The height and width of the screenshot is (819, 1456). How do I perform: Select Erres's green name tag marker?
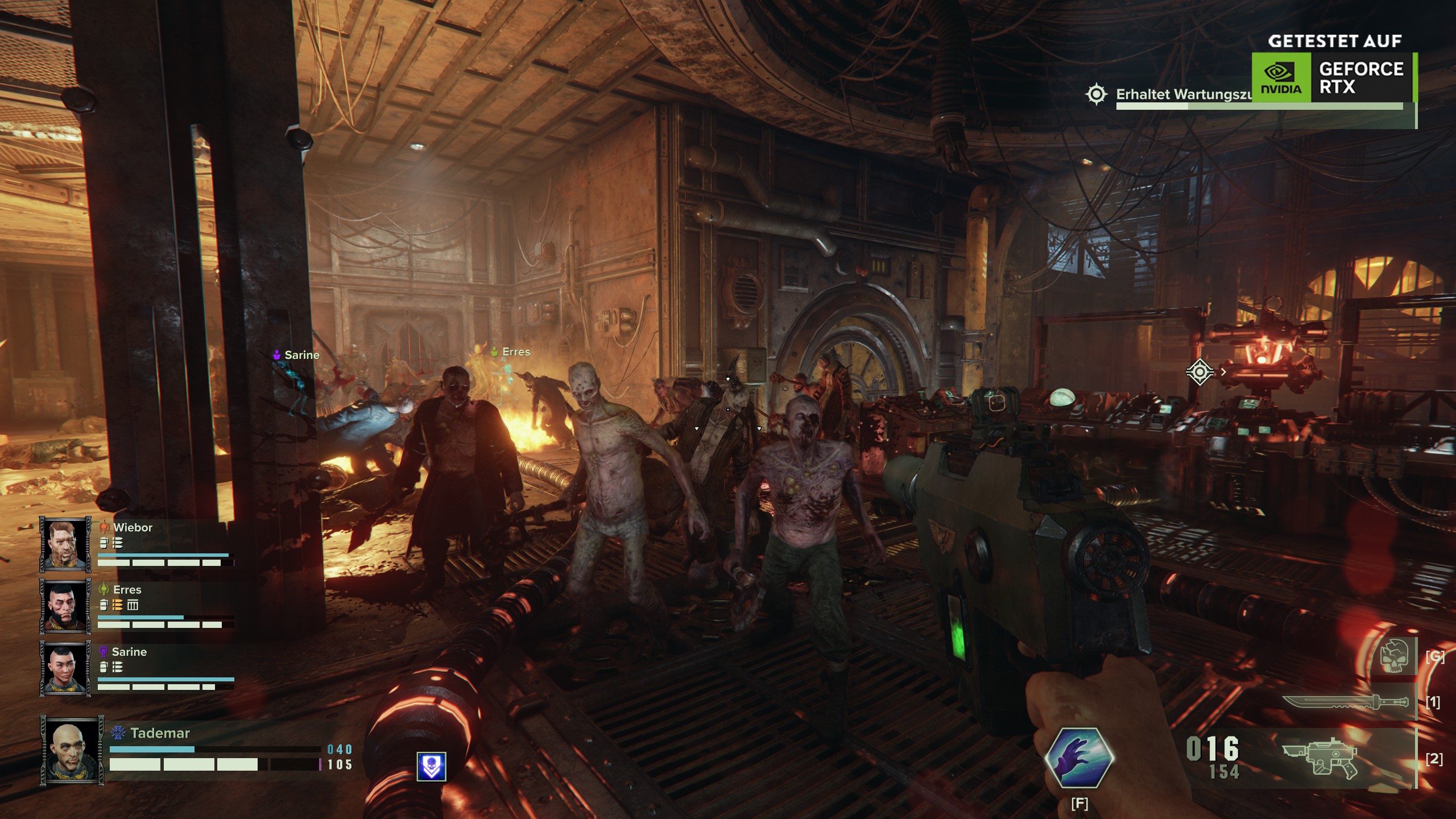pos(511,352)
